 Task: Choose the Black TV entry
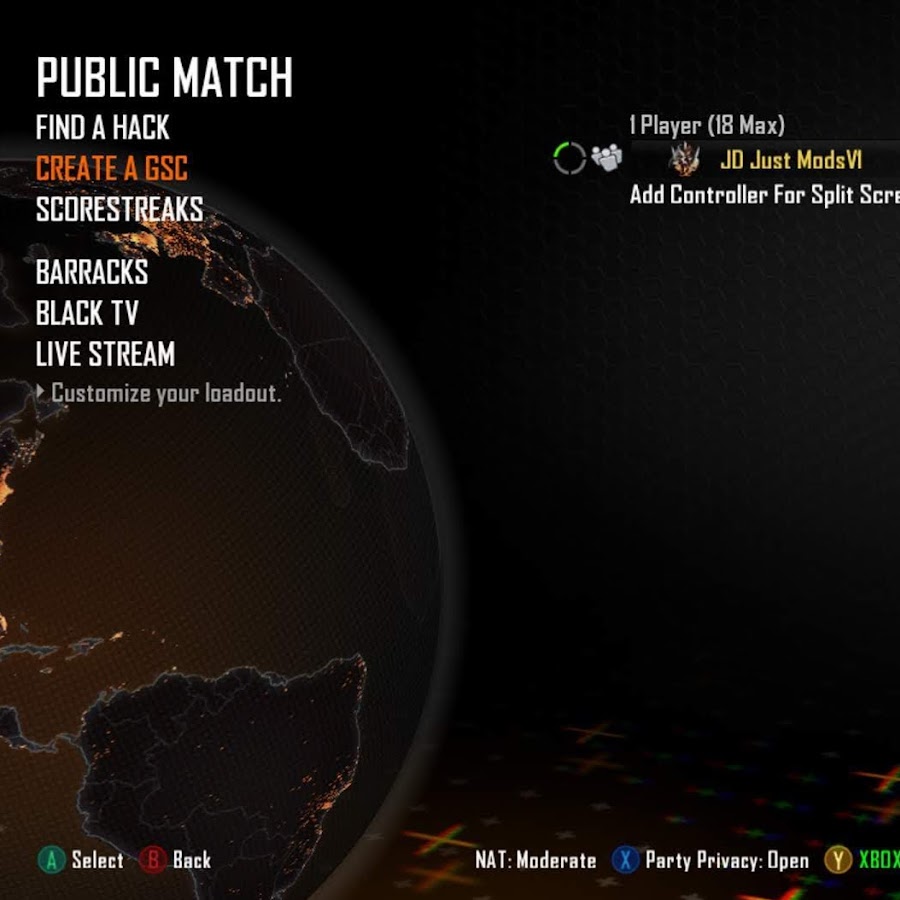coord(87,313)
